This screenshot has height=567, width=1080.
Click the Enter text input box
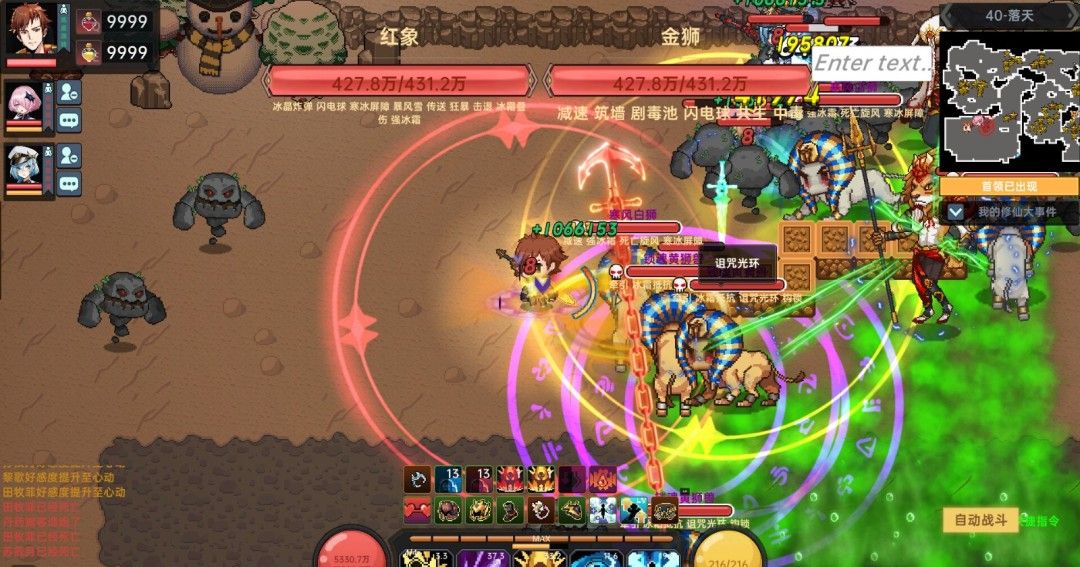pyautogui.click(x=873, y=63)
